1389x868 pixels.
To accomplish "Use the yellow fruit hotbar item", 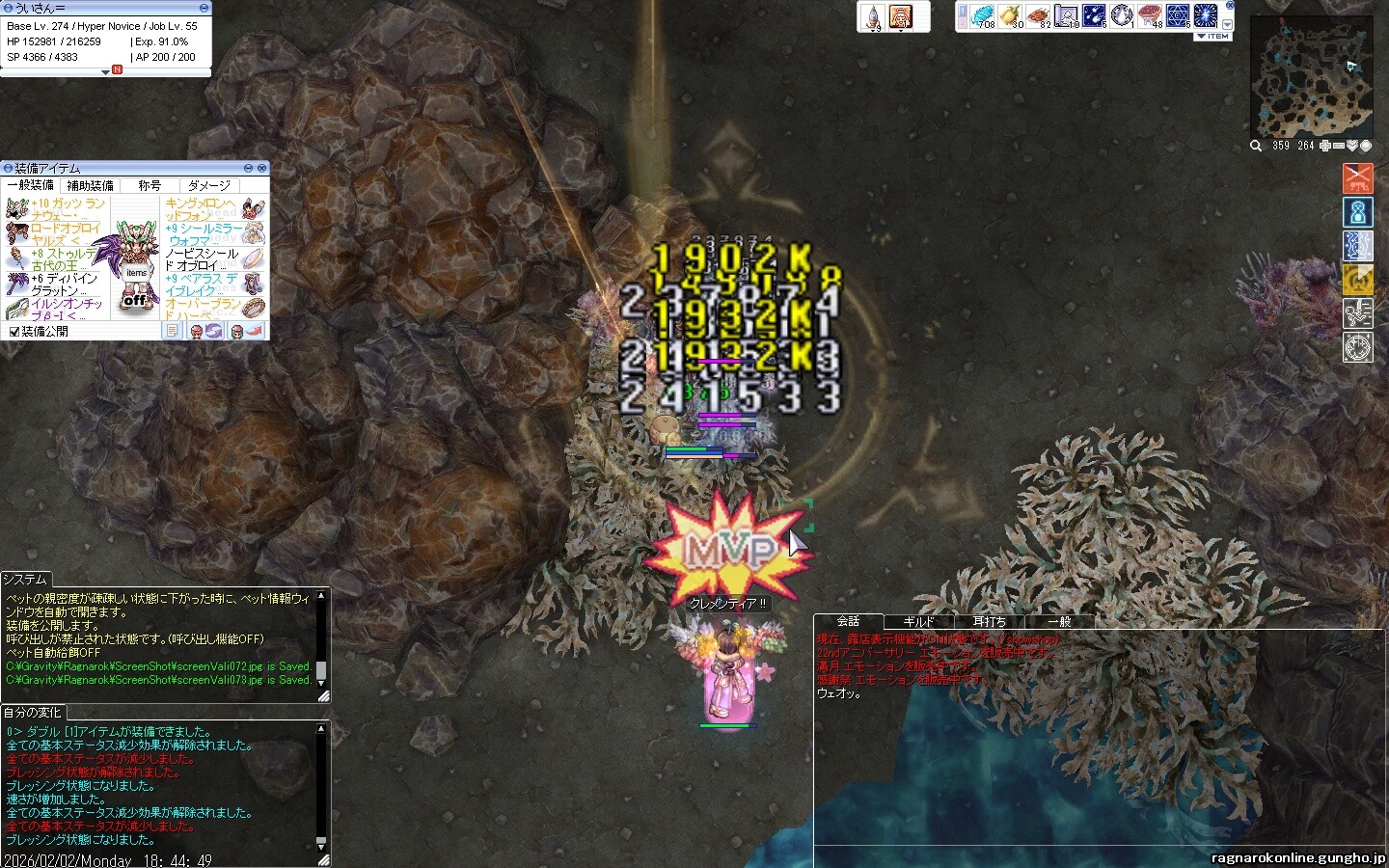I will coord(1010,15).
